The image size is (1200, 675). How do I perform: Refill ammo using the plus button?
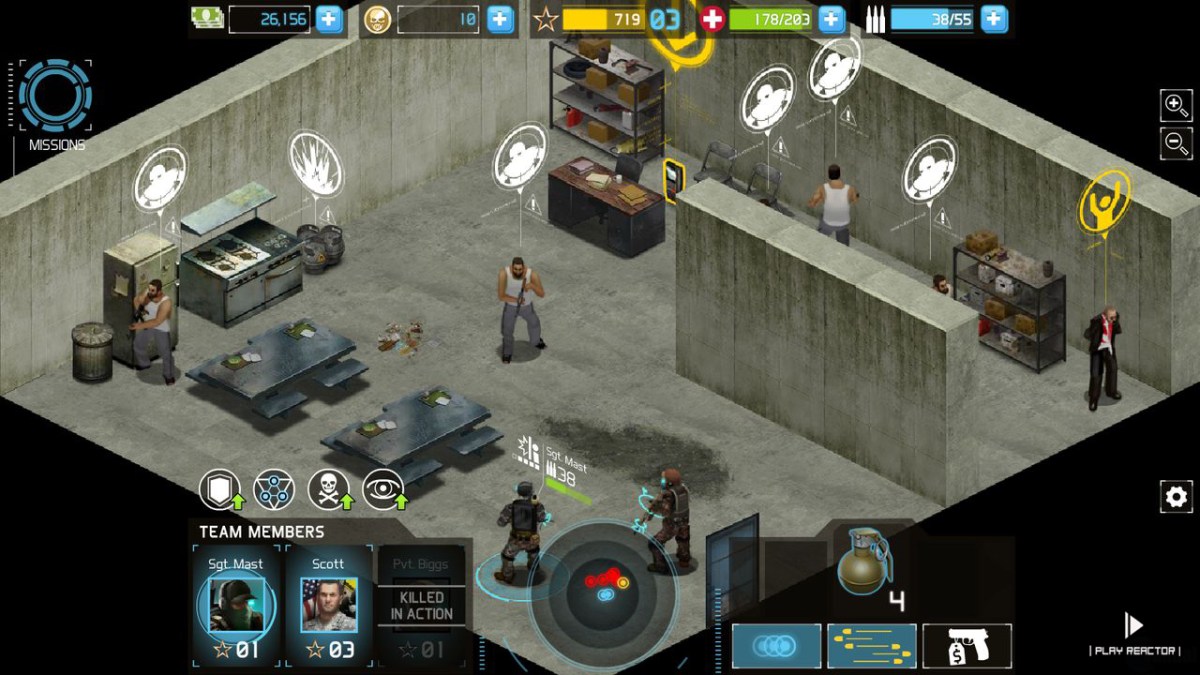[x=993, y=19]
